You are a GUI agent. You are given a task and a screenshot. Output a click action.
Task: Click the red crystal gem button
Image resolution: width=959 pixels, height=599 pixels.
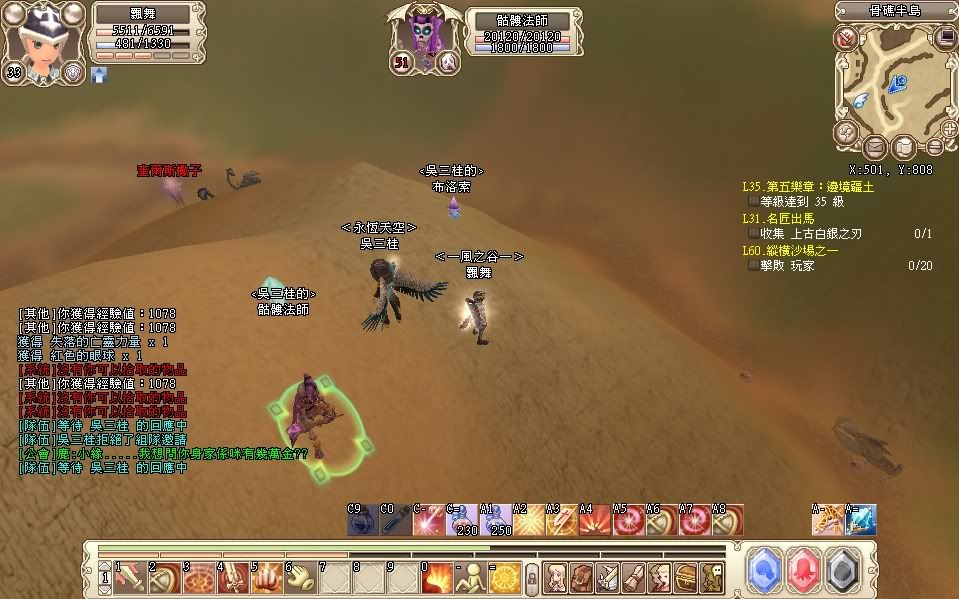(806, 570)
